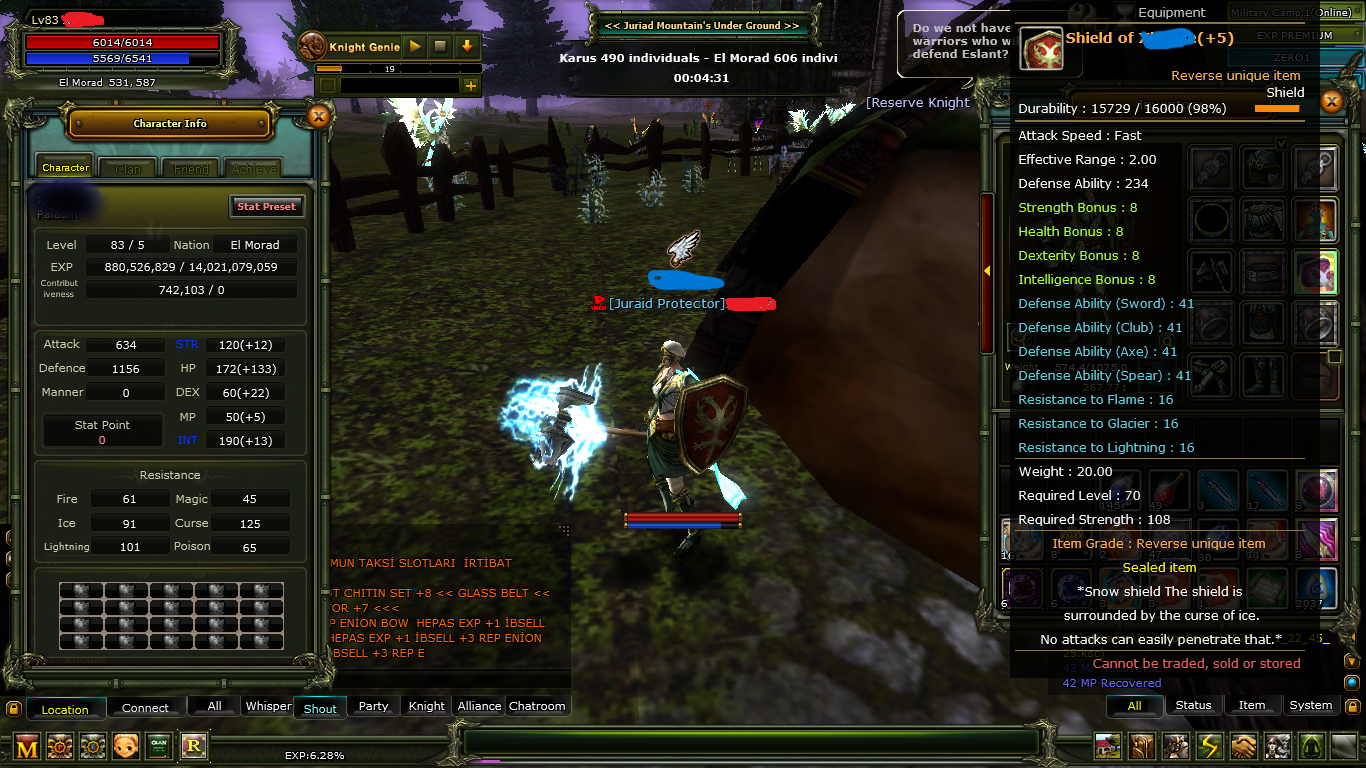Click the handshake trade icon
The width and height of the screenshot is (1366, 768).
pyautogui.click(x=1243, y=746)
